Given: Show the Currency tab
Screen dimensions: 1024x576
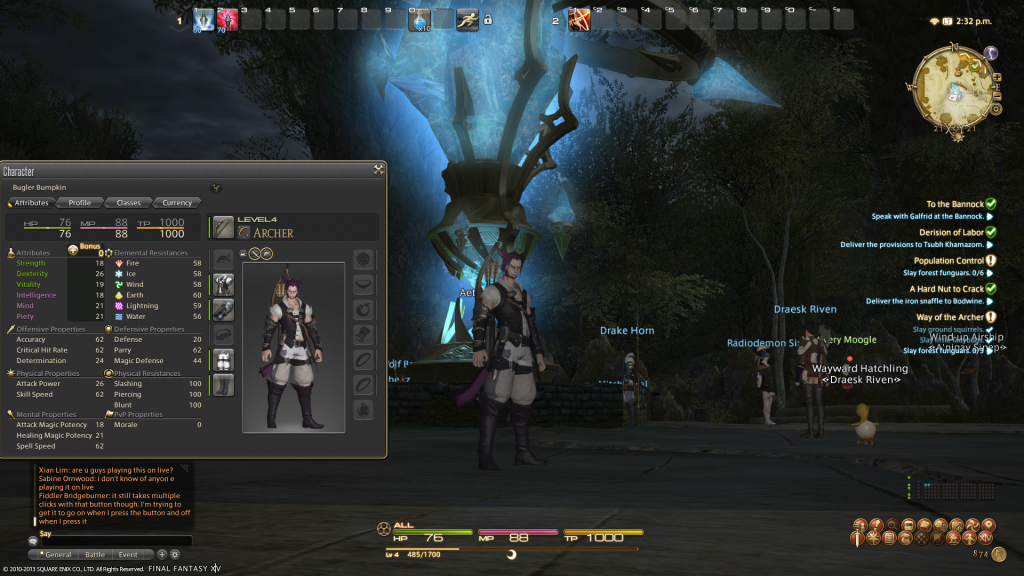Looking at the screenshot, I should point(176,203).
